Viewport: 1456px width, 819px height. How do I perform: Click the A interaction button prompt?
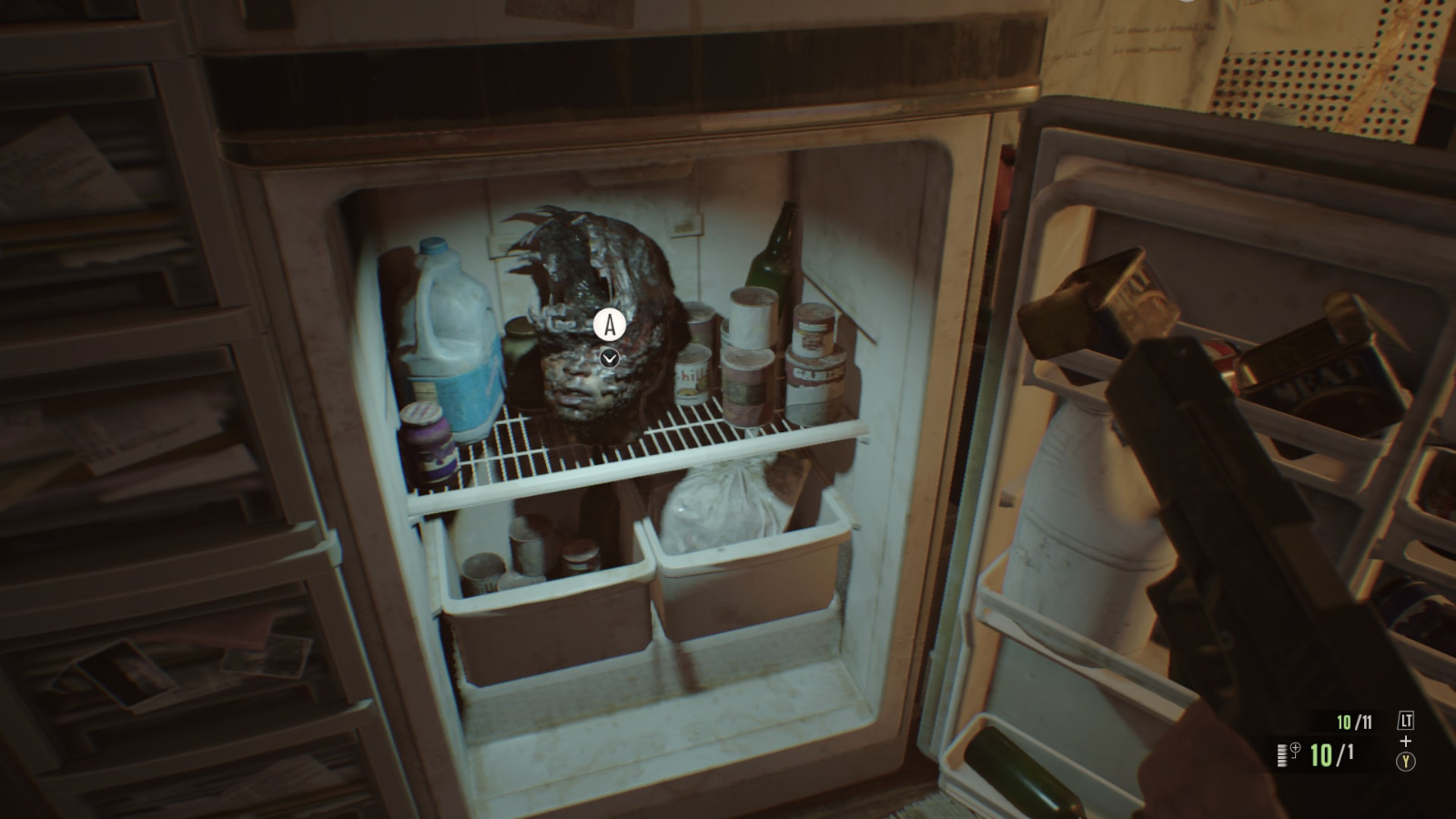609,324
